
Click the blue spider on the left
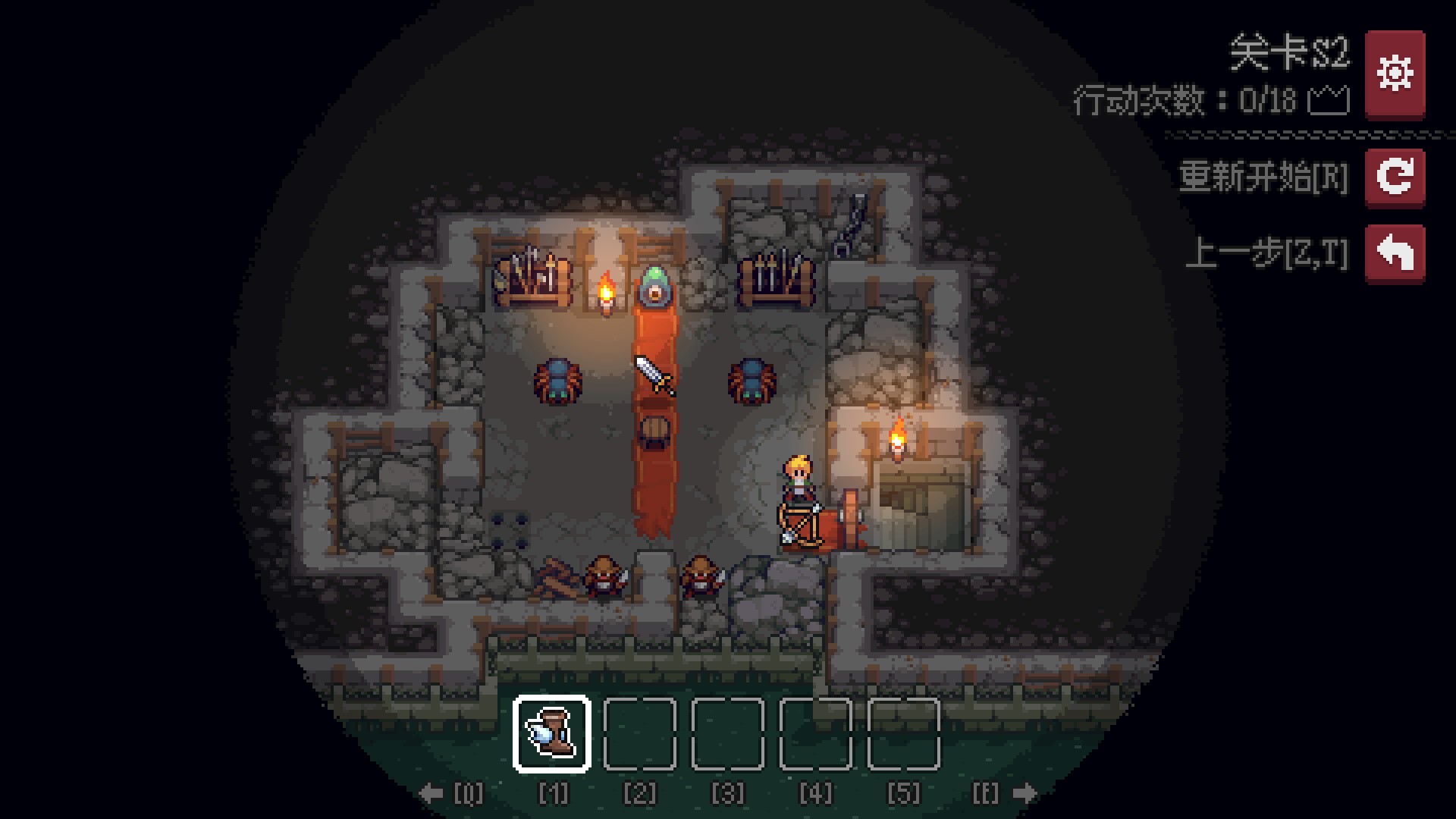pyautogui.click(x=557, y=381)
